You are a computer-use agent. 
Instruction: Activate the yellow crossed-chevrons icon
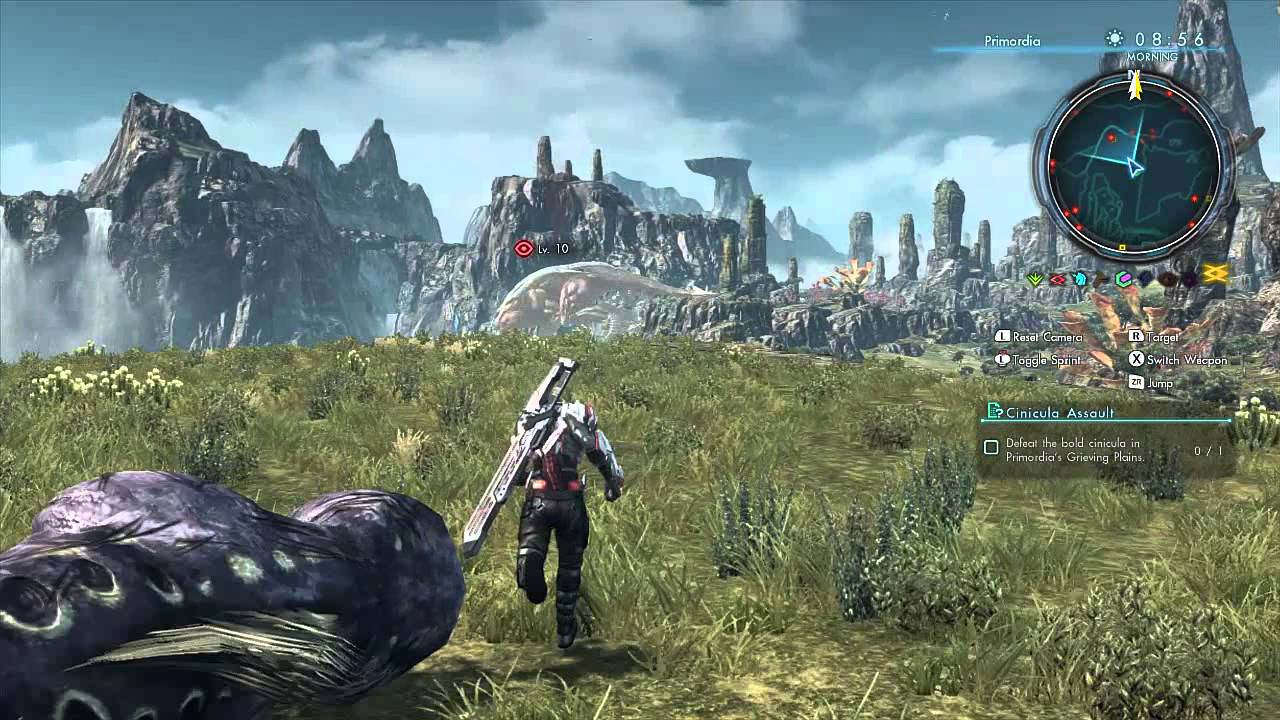tap(1215, 275)
